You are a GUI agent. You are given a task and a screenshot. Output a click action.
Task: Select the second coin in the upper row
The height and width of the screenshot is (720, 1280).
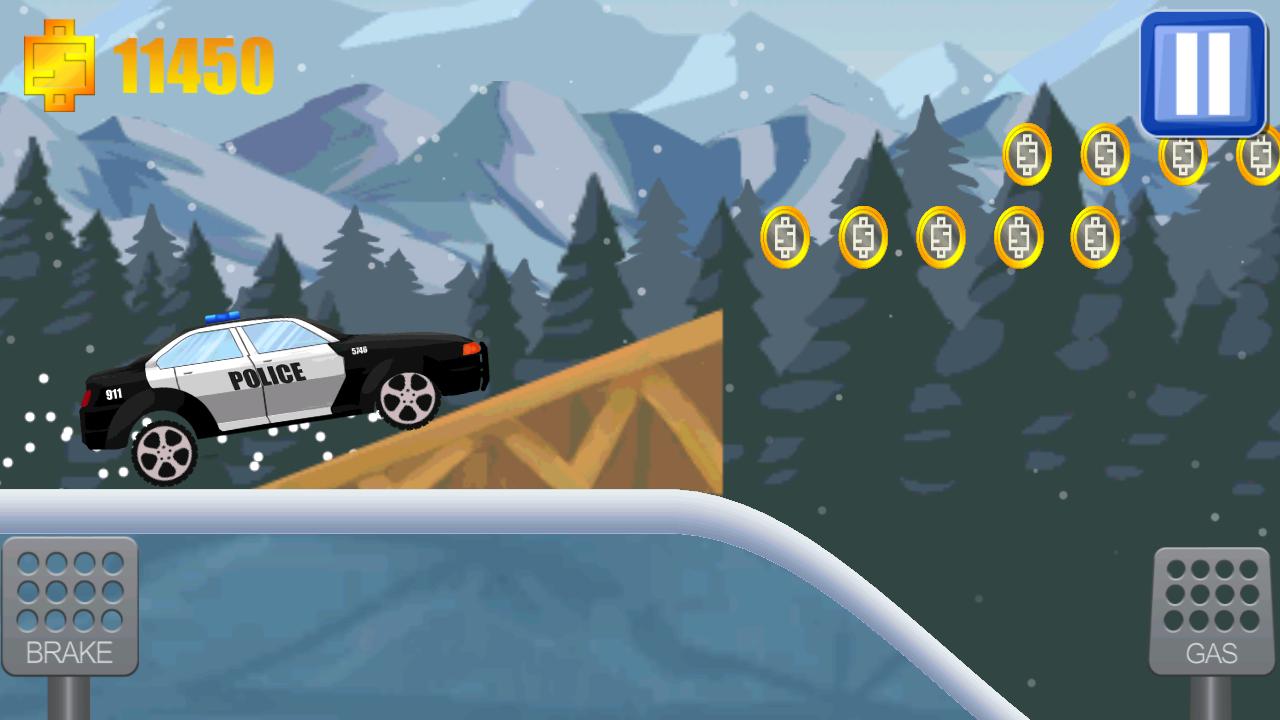point(1104,153)
